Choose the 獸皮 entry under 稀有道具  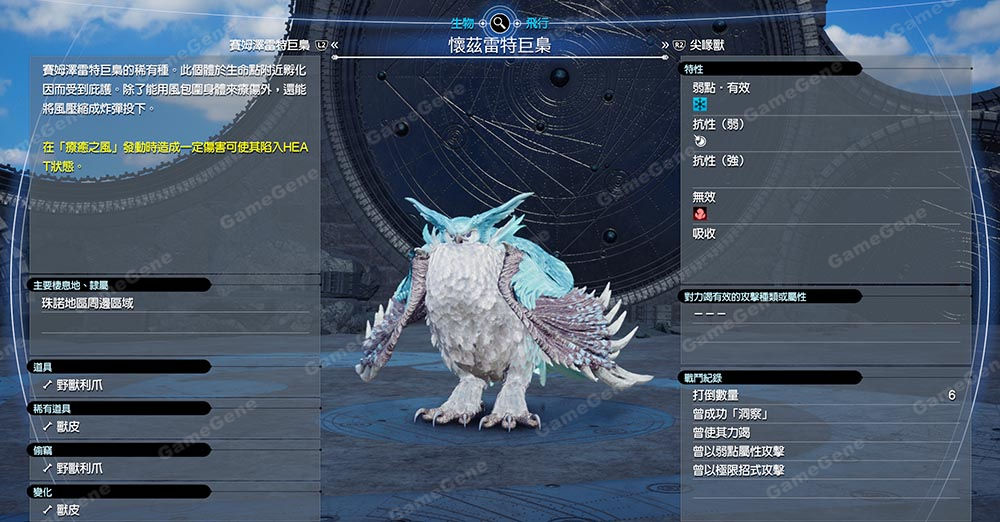pyautogui.click(x=69, y=426)
